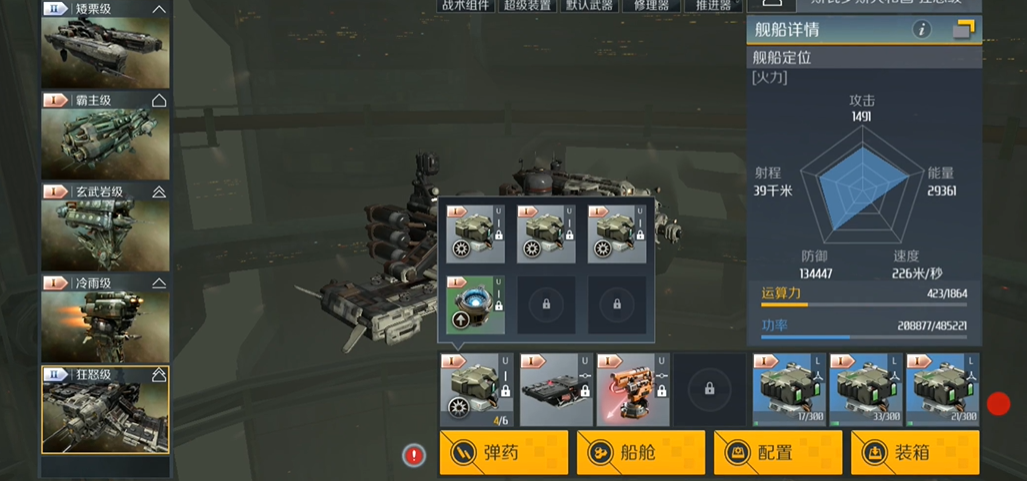
Task: Toggle the yellow window icon beside 舰船详情
Action: coord(963,30)
